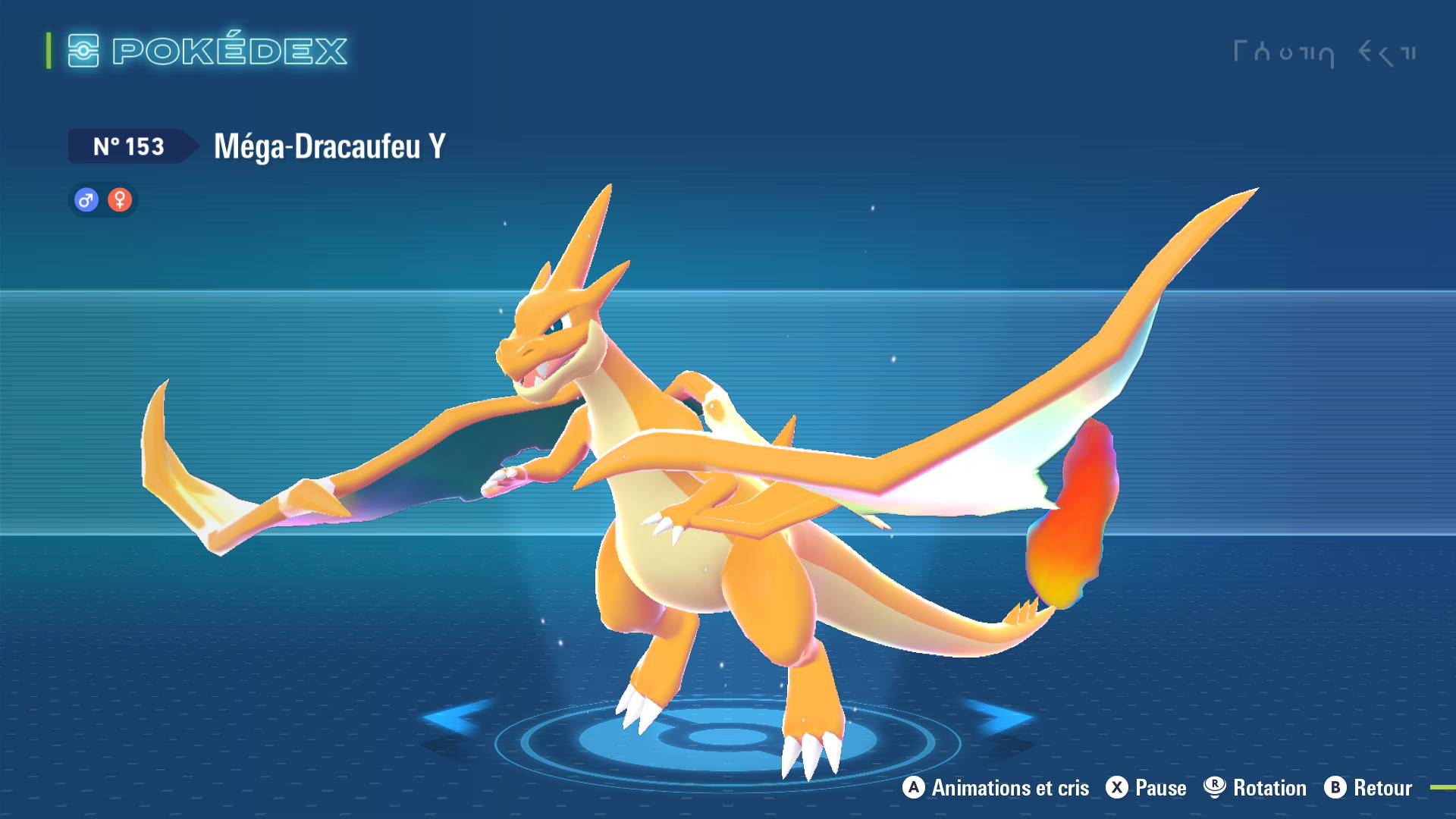This screenshot has width=1456, height=819.
Task: Click the green accent bar beside Pokédex
Action: pos(49,51)
